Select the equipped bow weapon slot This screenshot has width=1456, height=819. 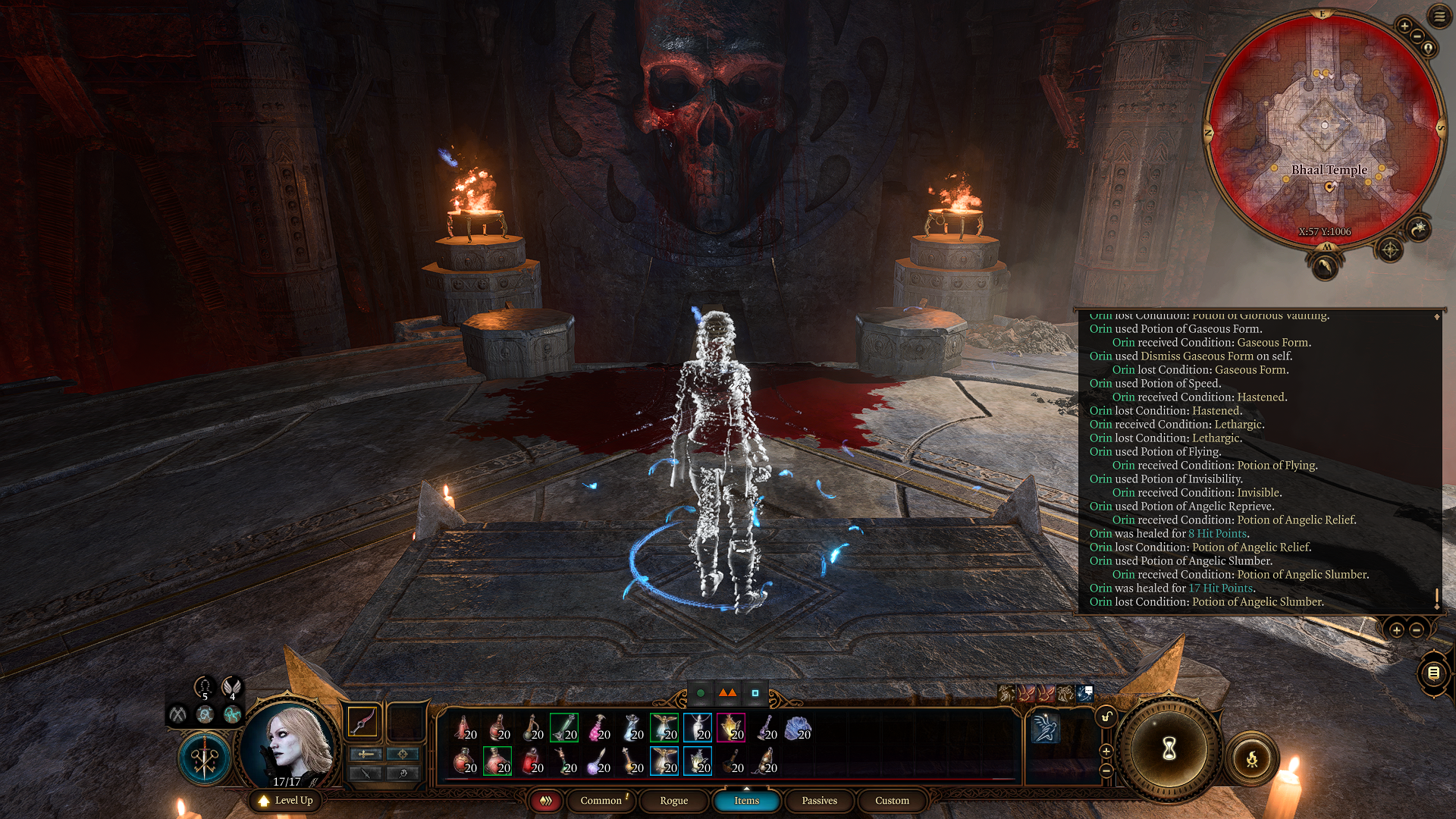click(x=362, y=722)
